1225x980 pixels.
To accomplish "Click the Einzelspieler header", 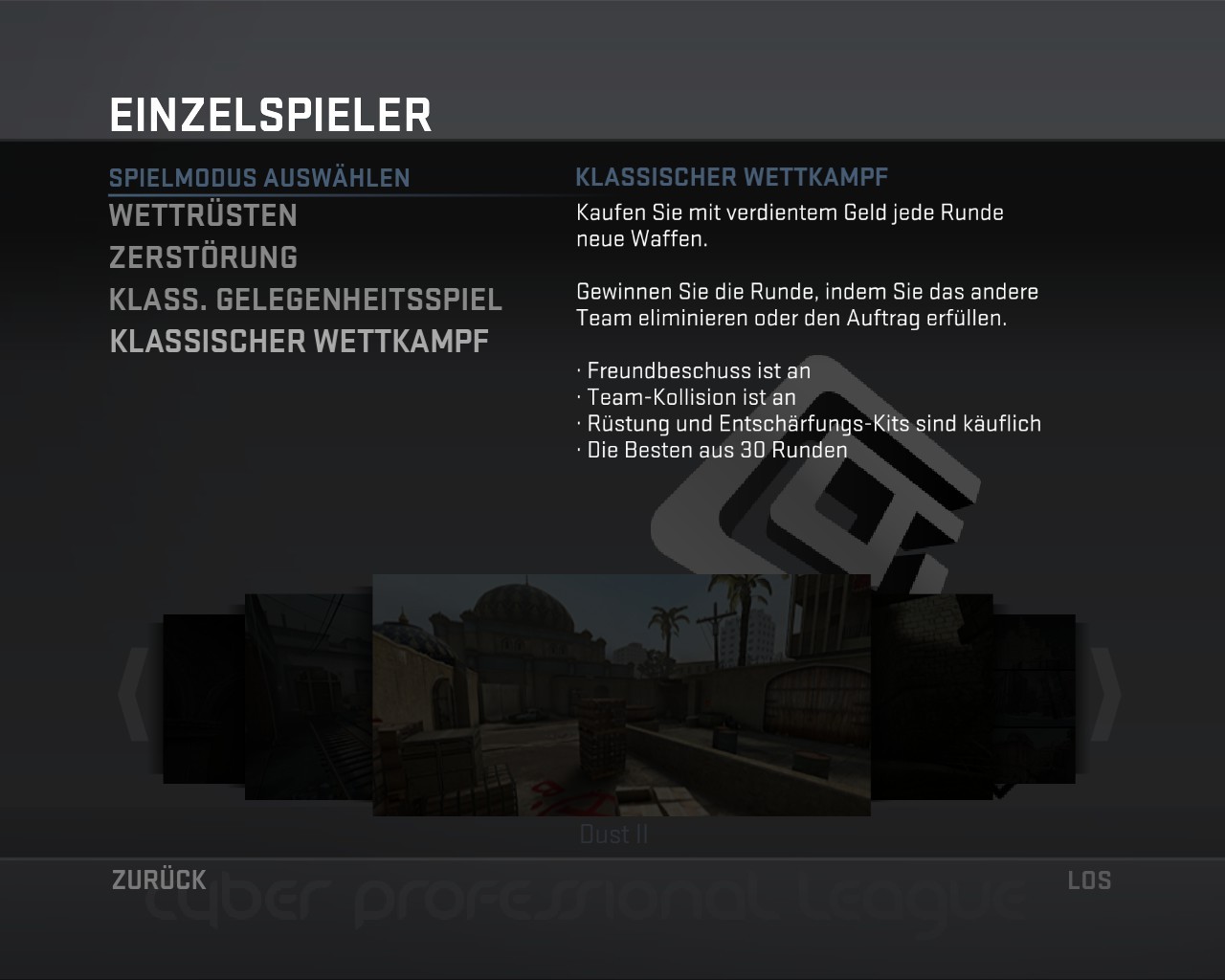I will 271,113.
